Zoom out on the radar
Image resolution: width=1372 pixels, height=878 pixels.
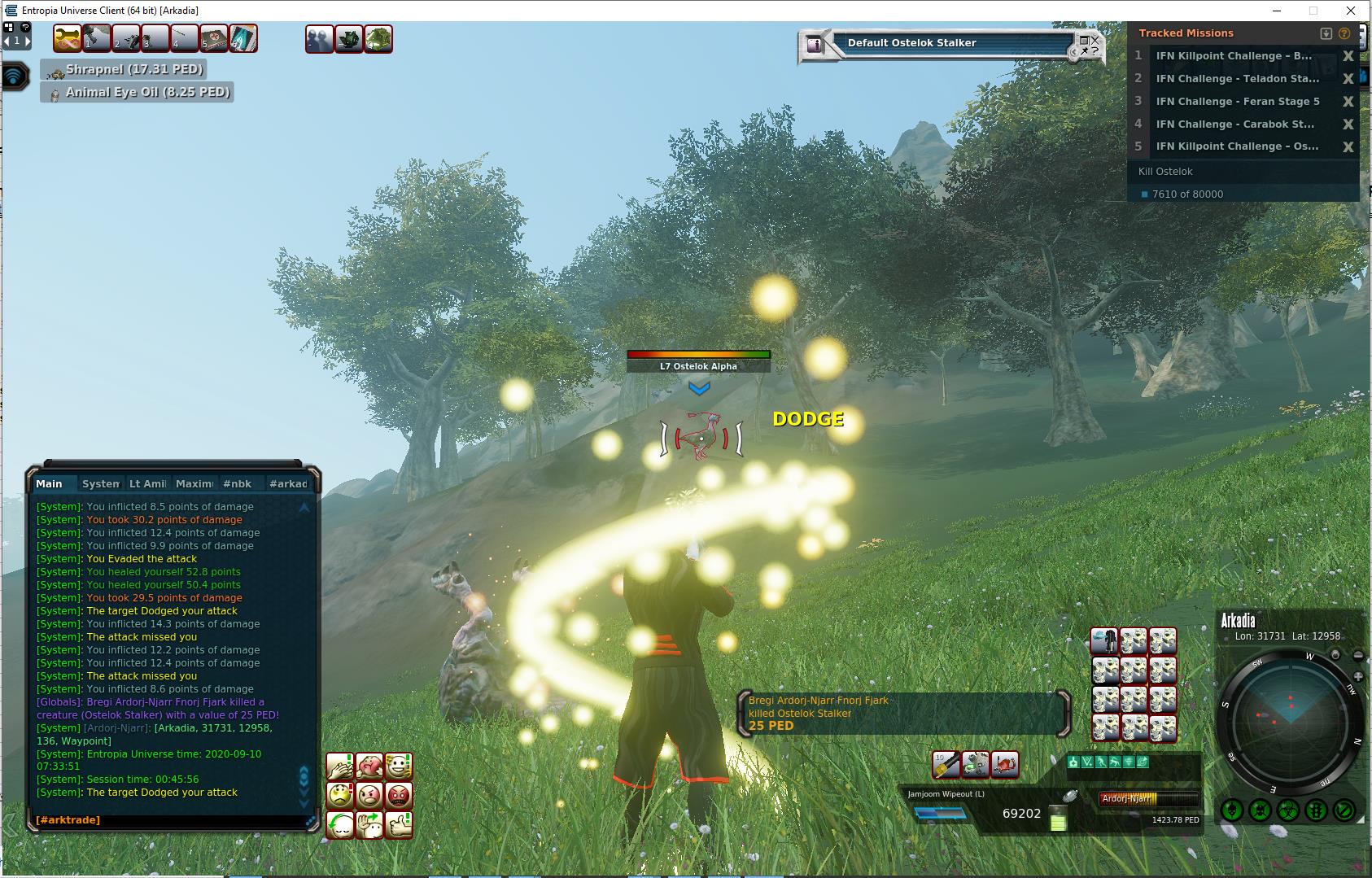coord(1358,656)
